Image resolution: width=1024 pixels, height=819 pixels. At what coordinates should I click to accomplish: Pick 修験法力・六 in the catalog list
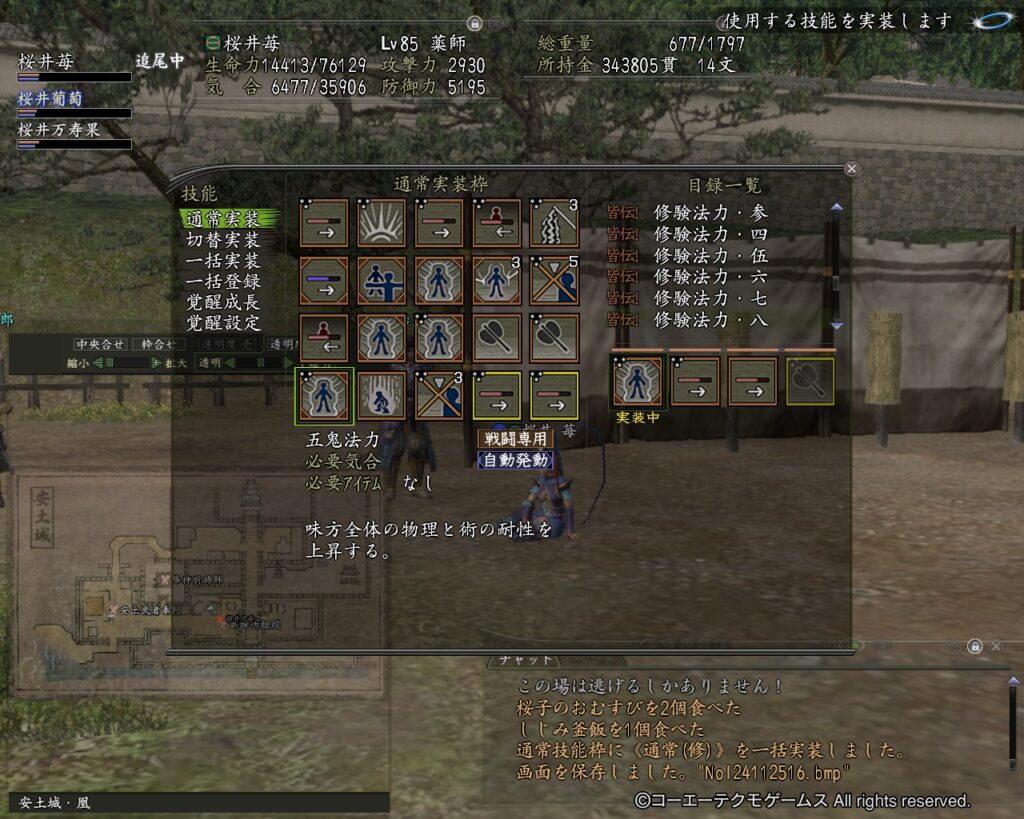tap(711, 276)
